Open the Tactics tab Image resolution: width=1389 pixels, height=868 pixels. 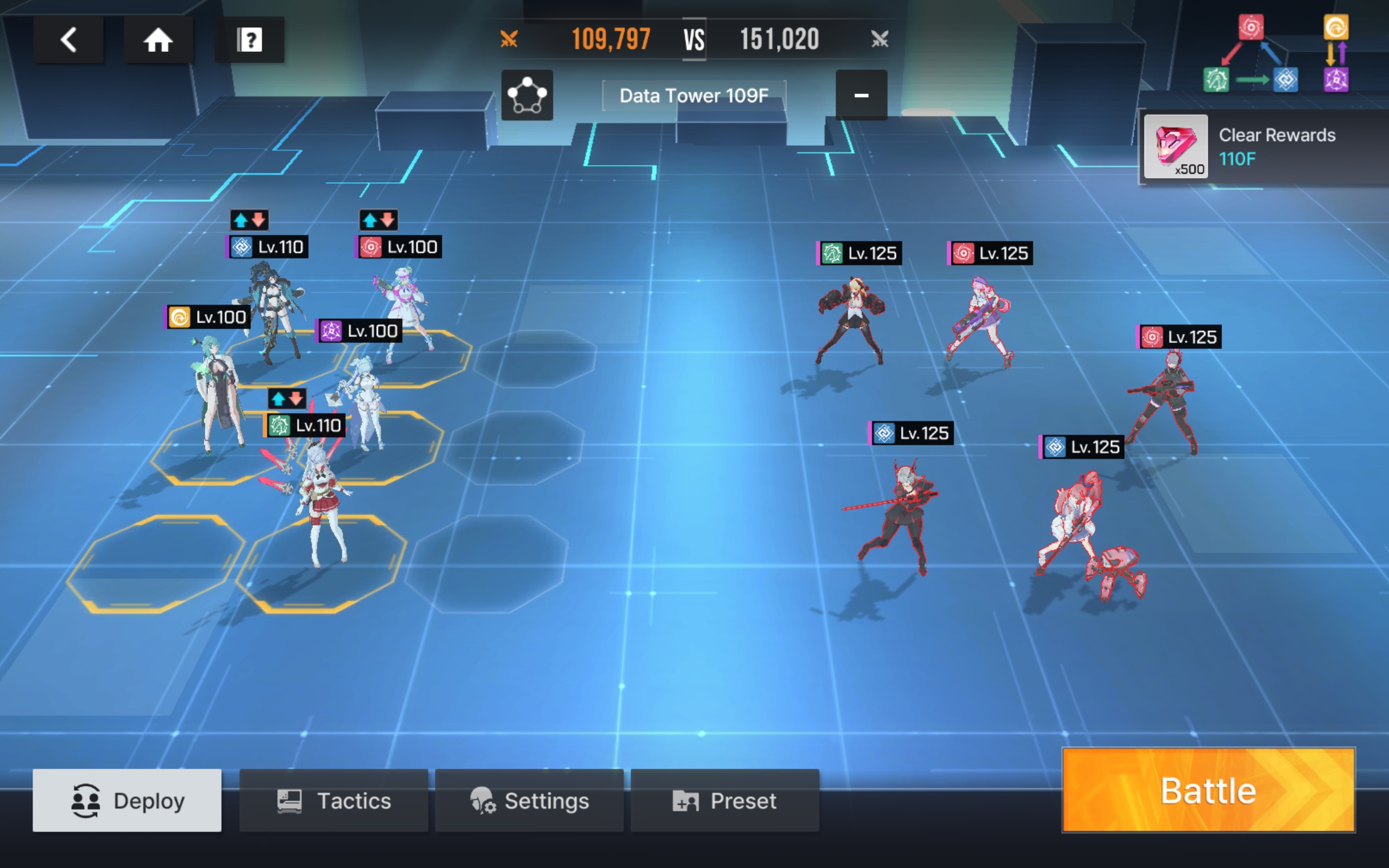click(334, 800)
